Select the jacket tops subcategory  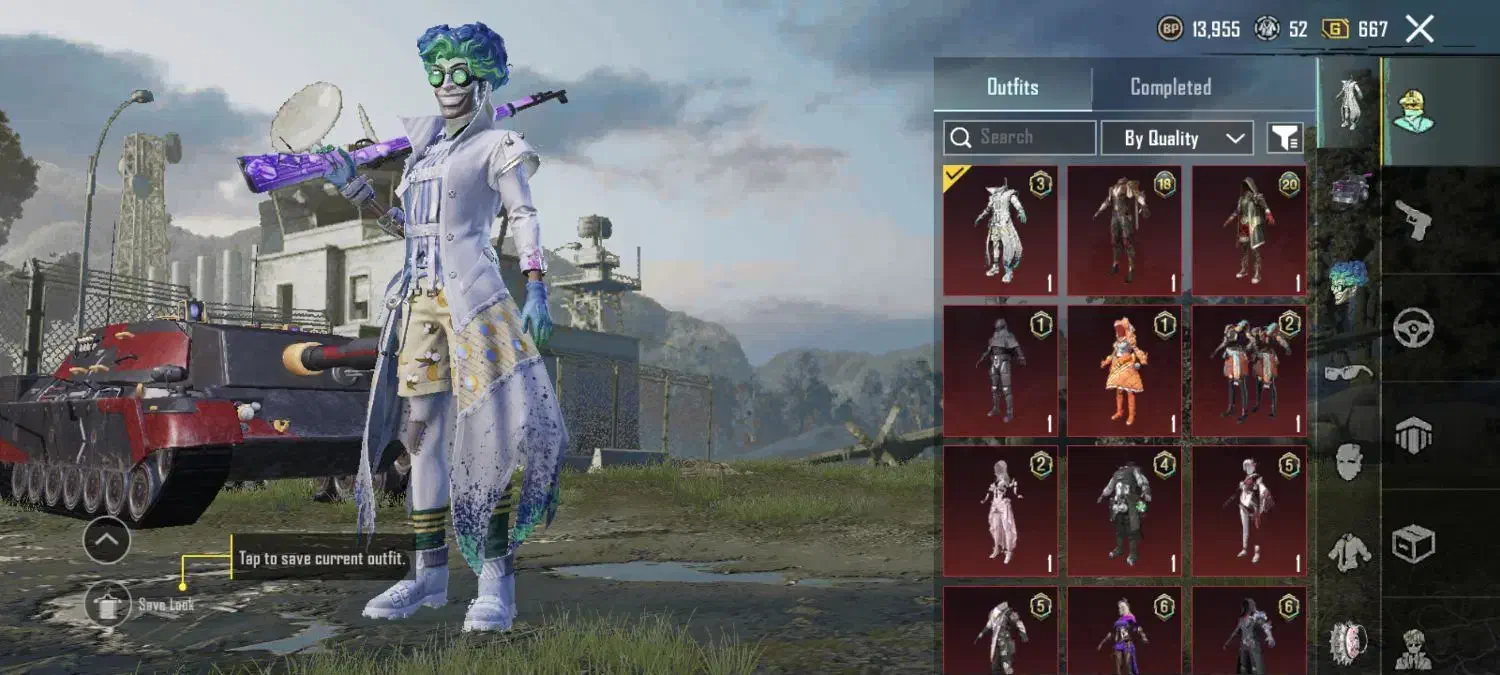[x=1349, y=551]
